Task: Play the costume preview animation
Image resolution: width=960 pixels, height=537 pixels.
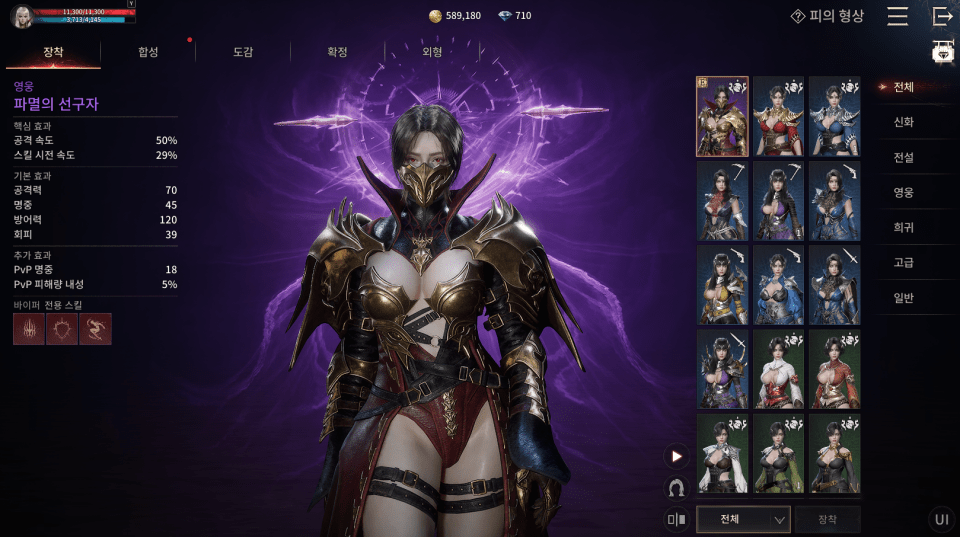Action: [x=677, y=456]
